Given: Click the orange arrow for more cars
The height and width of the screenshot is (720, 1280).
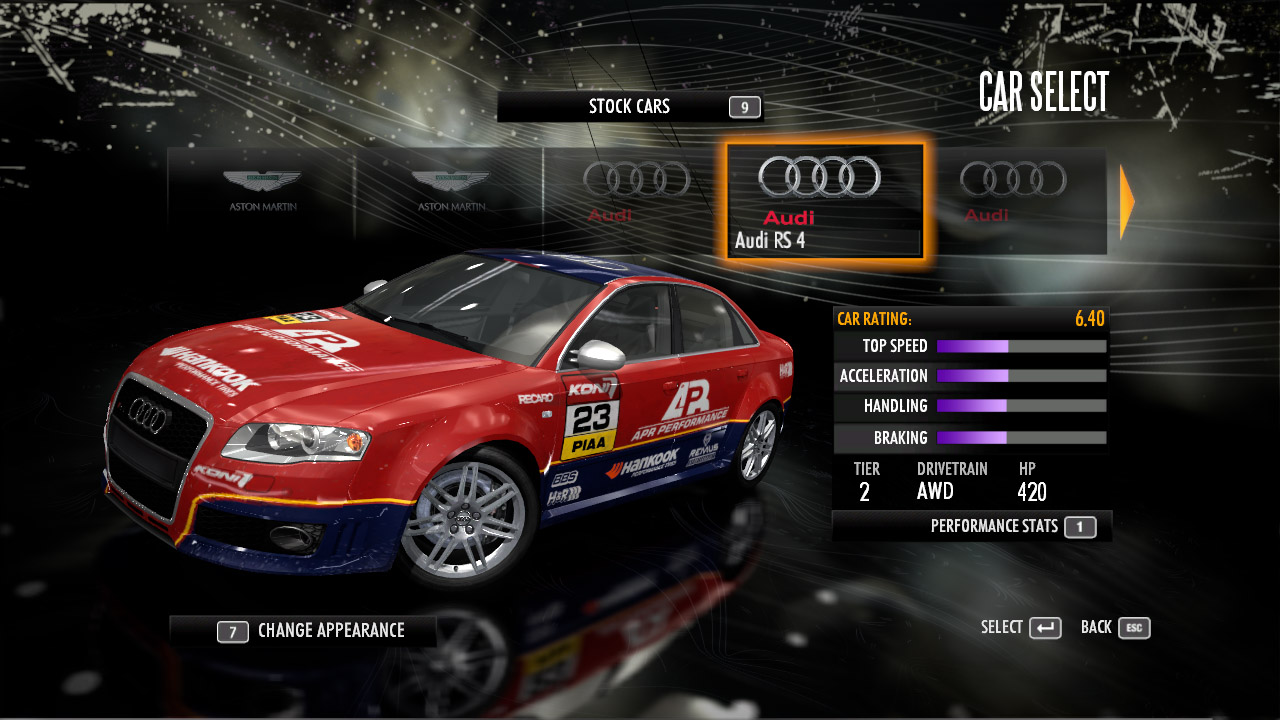Looking at the screenshot, I should click(x=1127, y=202).
